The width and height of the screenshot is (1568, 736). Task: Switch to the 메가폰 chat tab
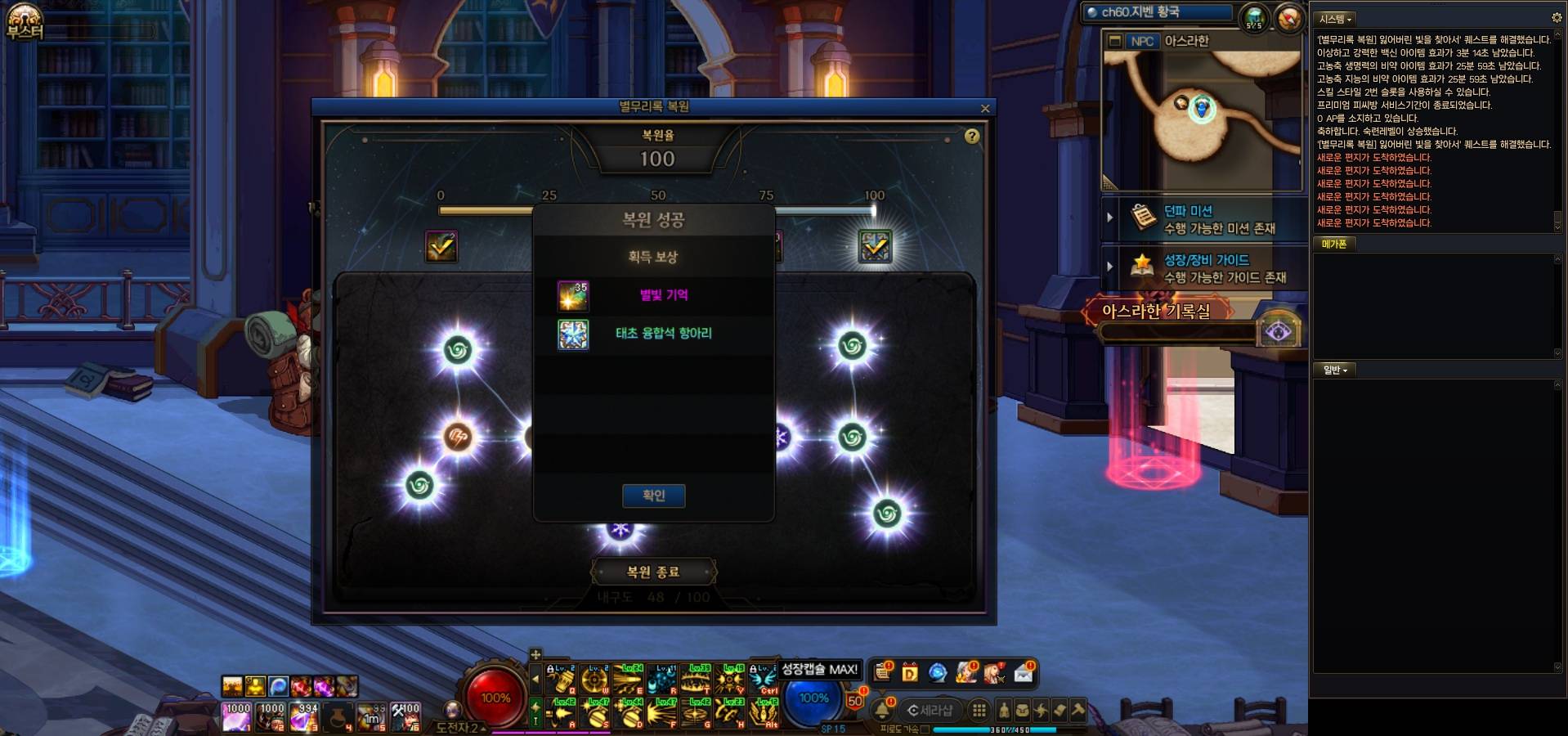point(1333,244)
